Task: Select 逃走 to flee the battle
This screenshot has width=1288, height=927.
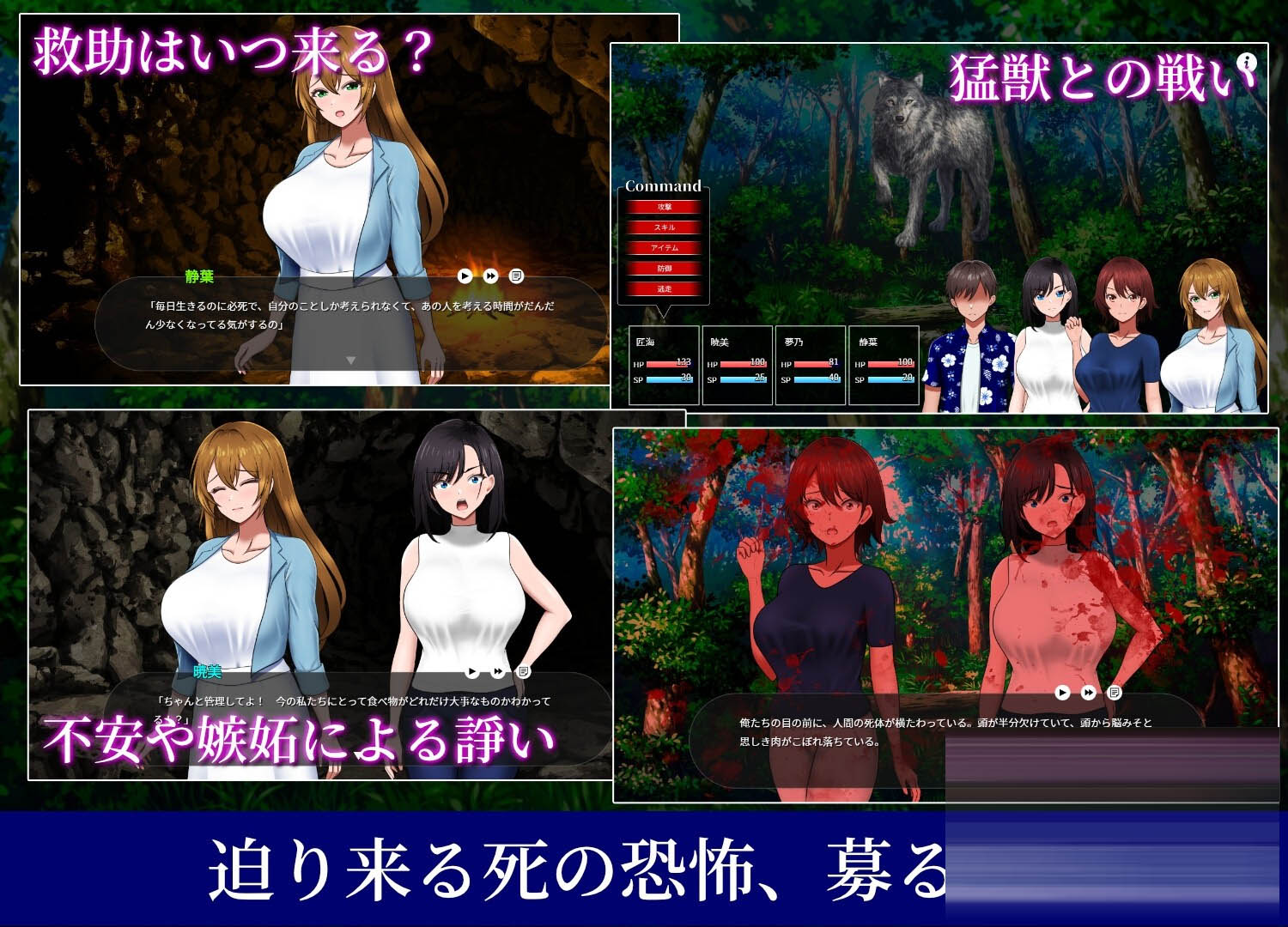Action: tap(664, 289)
